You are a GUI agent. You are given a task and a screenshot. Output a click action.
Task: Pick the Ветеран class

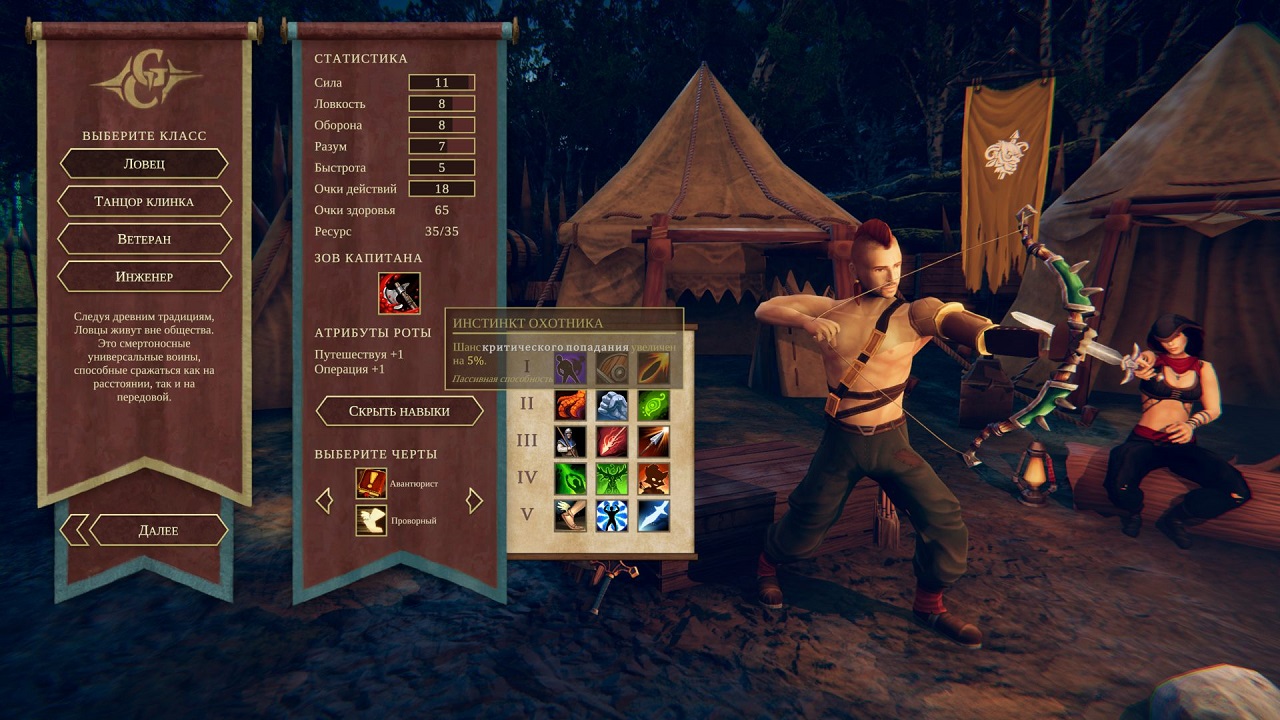pos(144,239)
